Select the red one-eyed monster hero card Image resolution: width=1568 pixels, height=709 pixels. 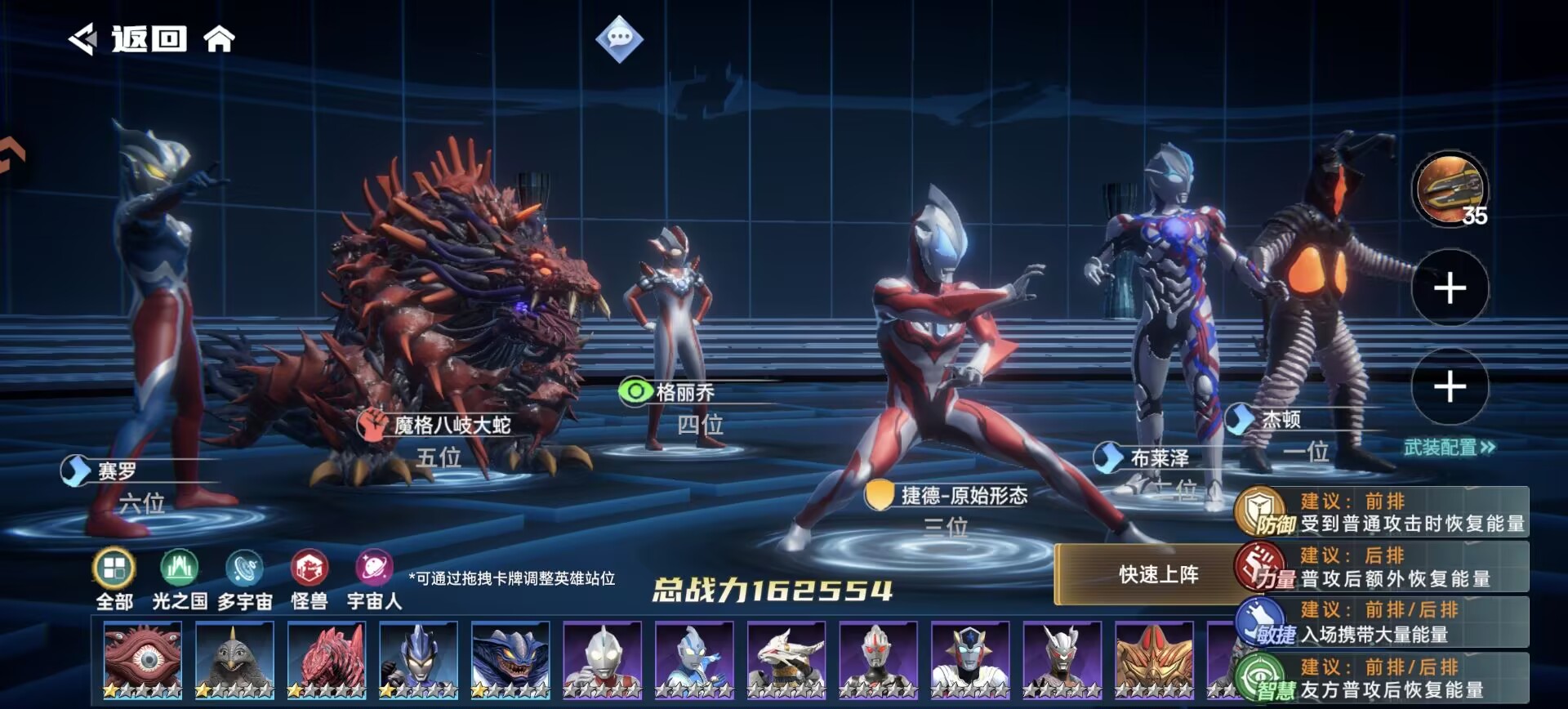click(143, 660)
